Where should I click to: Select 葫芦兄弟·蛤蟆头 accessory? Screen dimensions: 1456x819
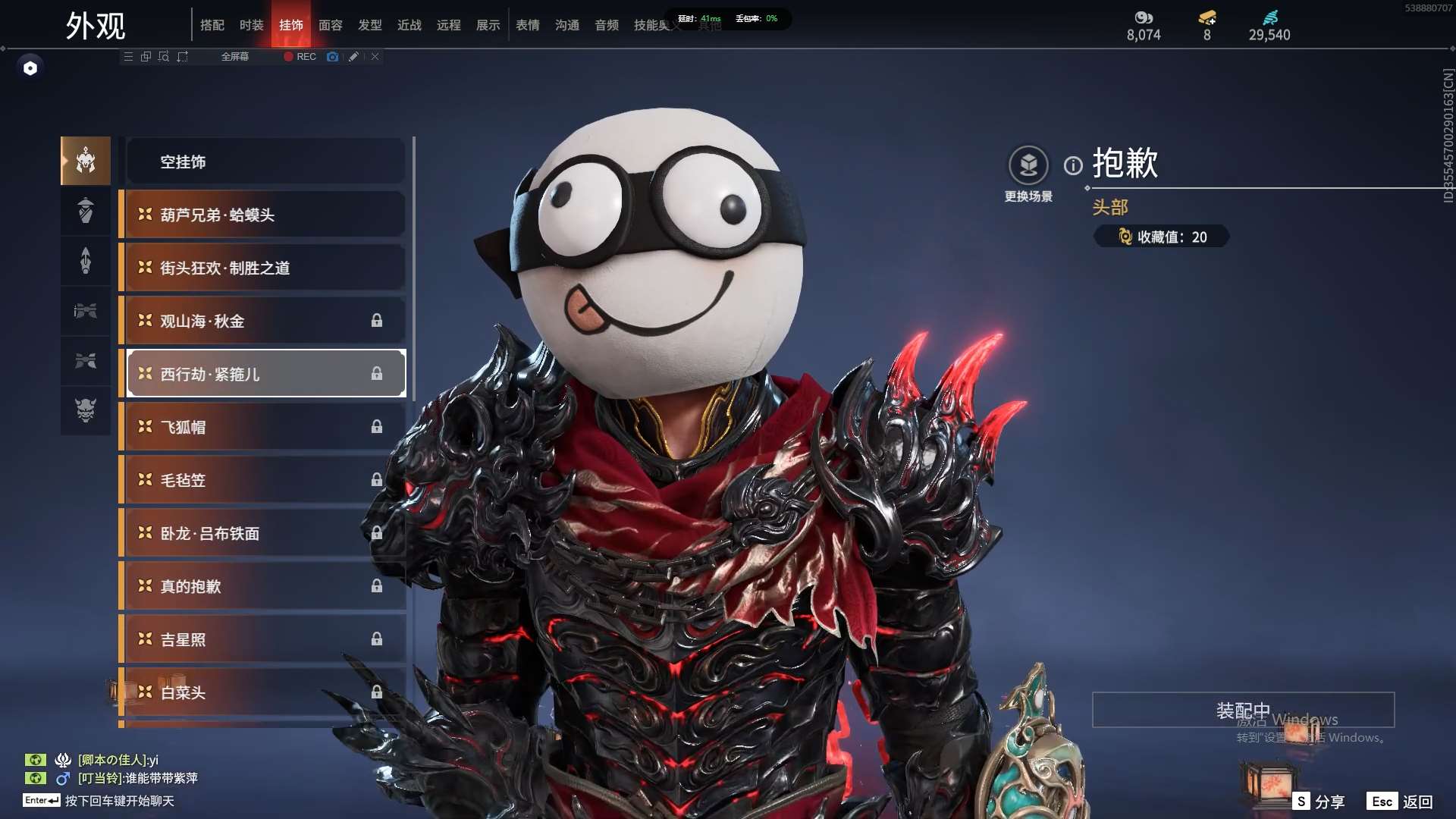[265, 215]
